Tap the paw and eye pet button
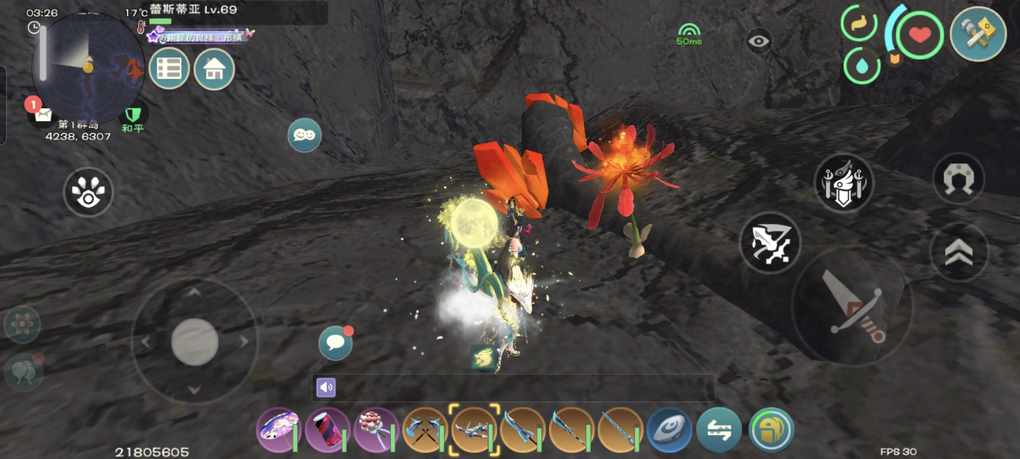The height and width of the screenshot is (459, 1020). [88, 191]
